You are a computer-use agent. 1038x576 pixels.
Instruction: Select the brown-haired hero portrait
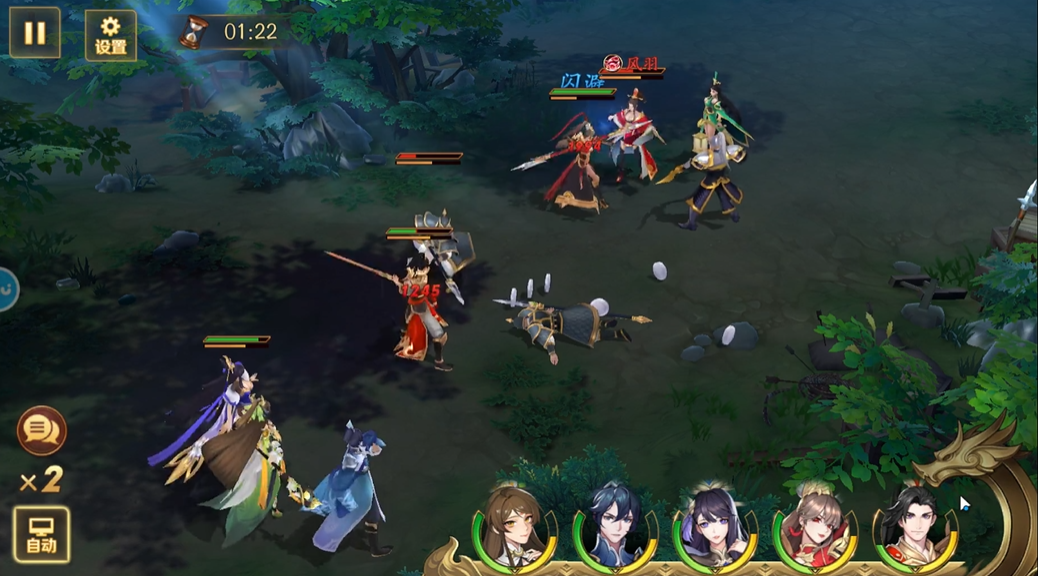coord(515,524)
